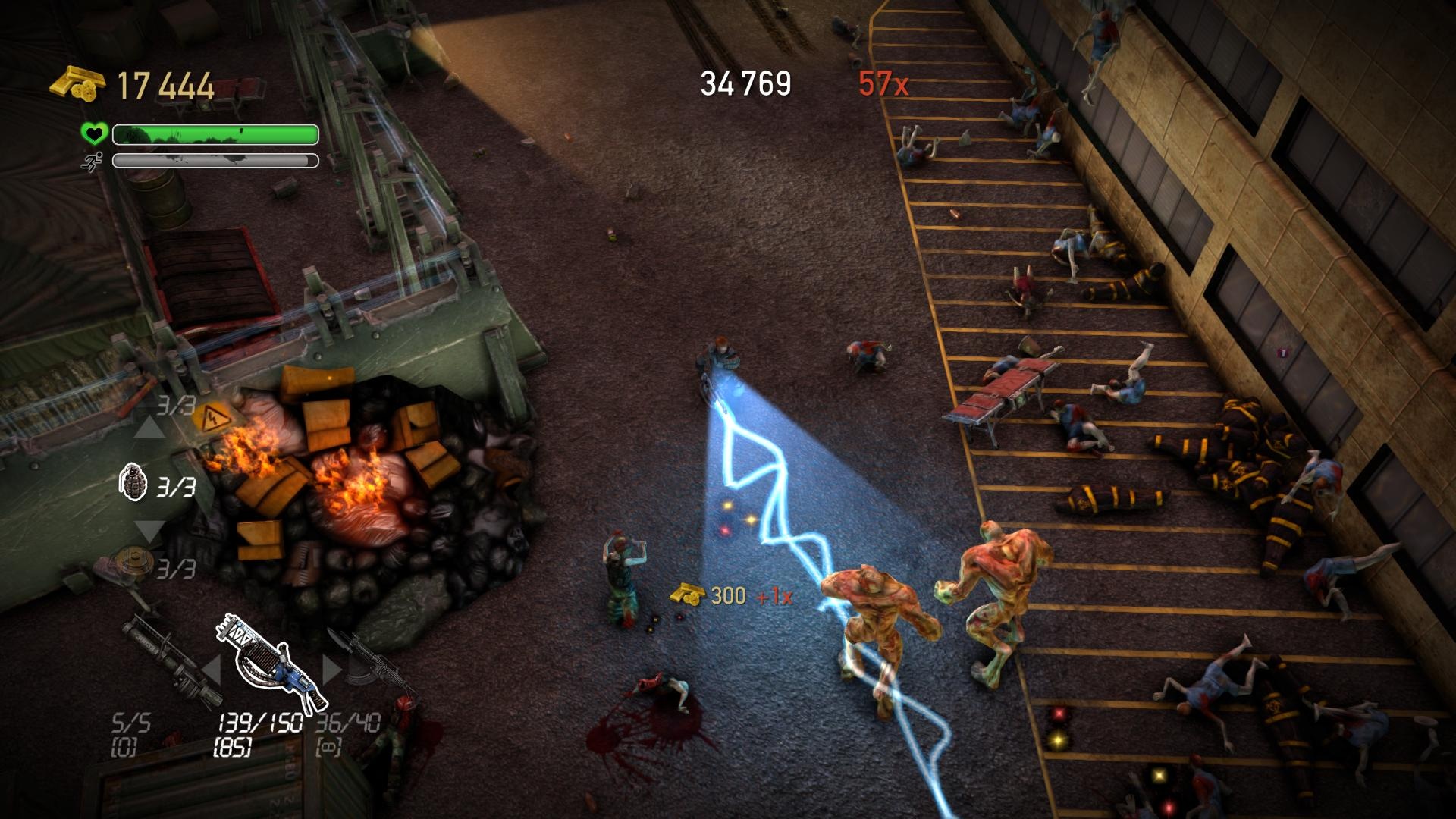Viewport: 1456px width, 819px height.
Task: Select the grenade equipment icon
Action: click(x=133, y=483)
